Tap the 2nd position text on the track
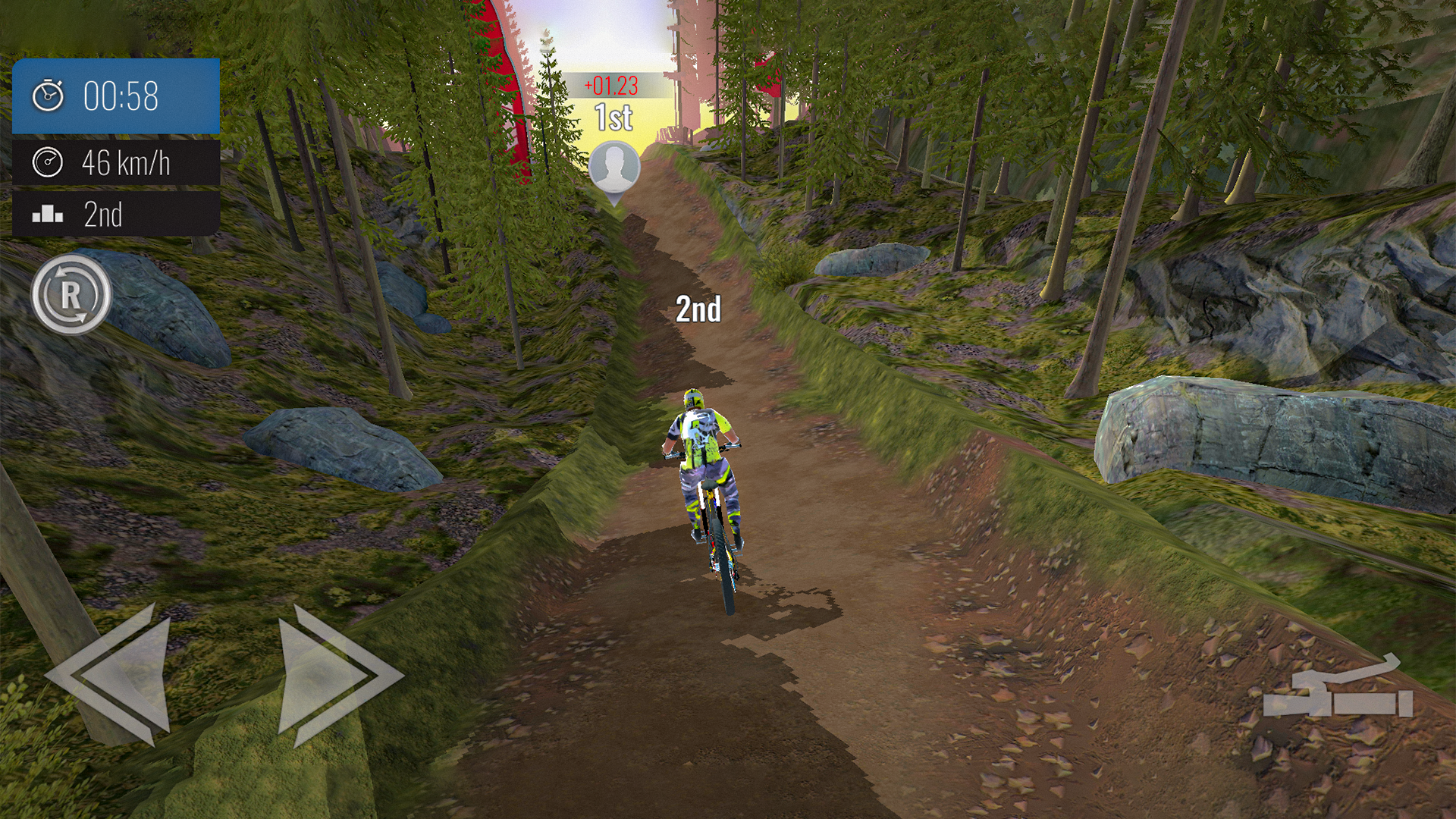Viewport: 1456px width, 819px height. [x=698, y=307]
